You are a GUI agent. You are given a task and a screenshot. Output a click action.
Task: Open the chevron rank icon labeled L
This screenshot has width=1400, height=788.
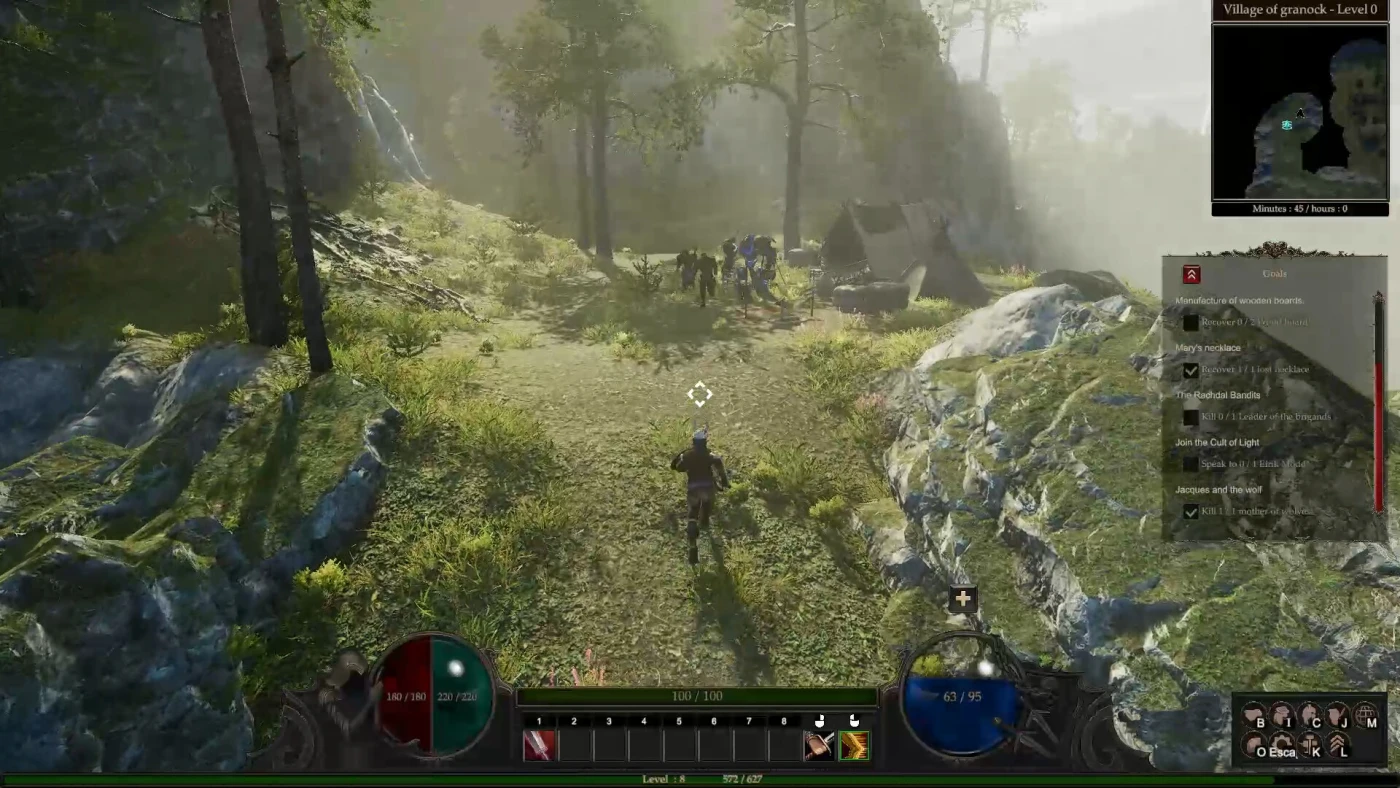1338,745
